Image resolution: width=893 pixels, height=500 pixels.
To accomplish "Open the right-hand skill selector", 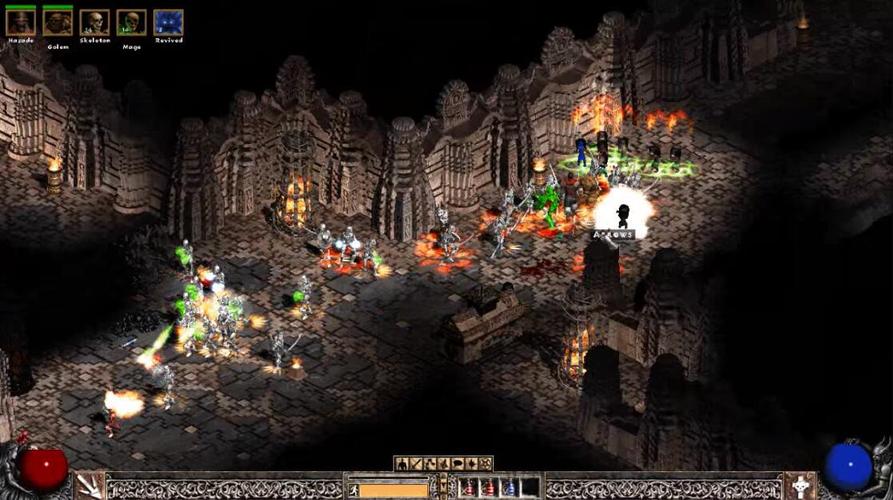I will [x=801, y=486].
